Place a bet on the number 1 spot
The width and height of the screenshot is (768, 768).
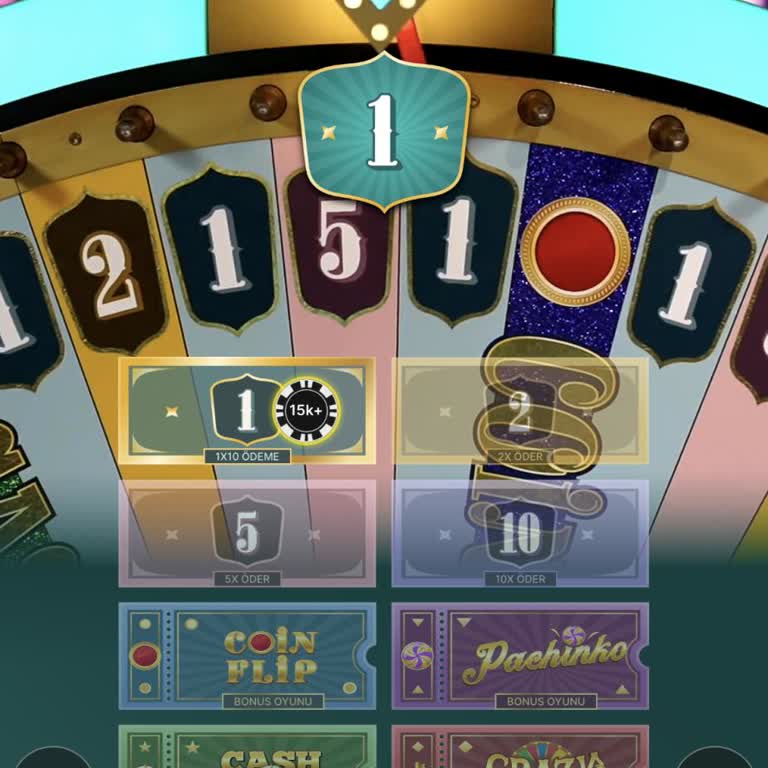click(x=246, y=410)
